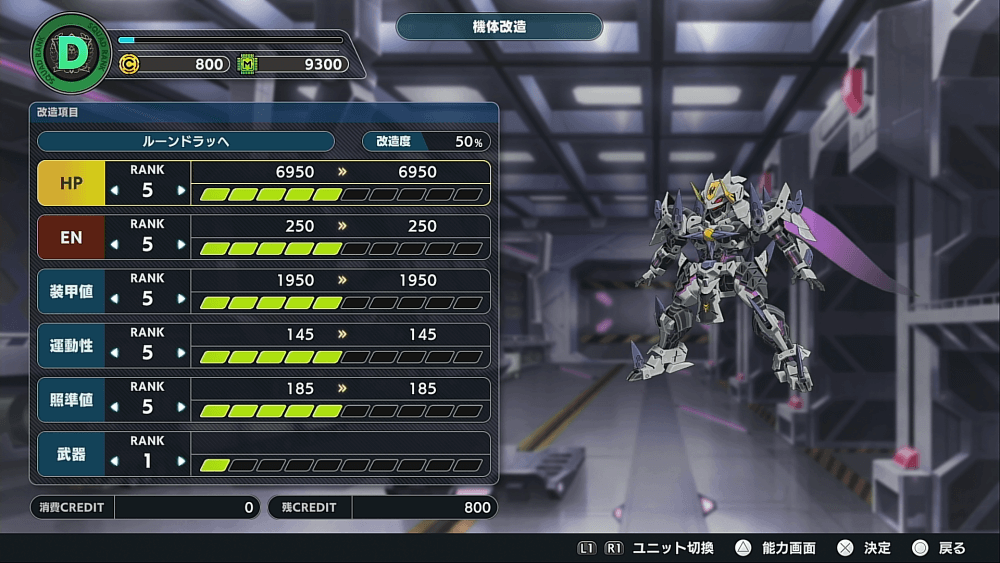1000x563 pixels.
Task: Raise 運動性 rank using right arrow
Action: 181,352
